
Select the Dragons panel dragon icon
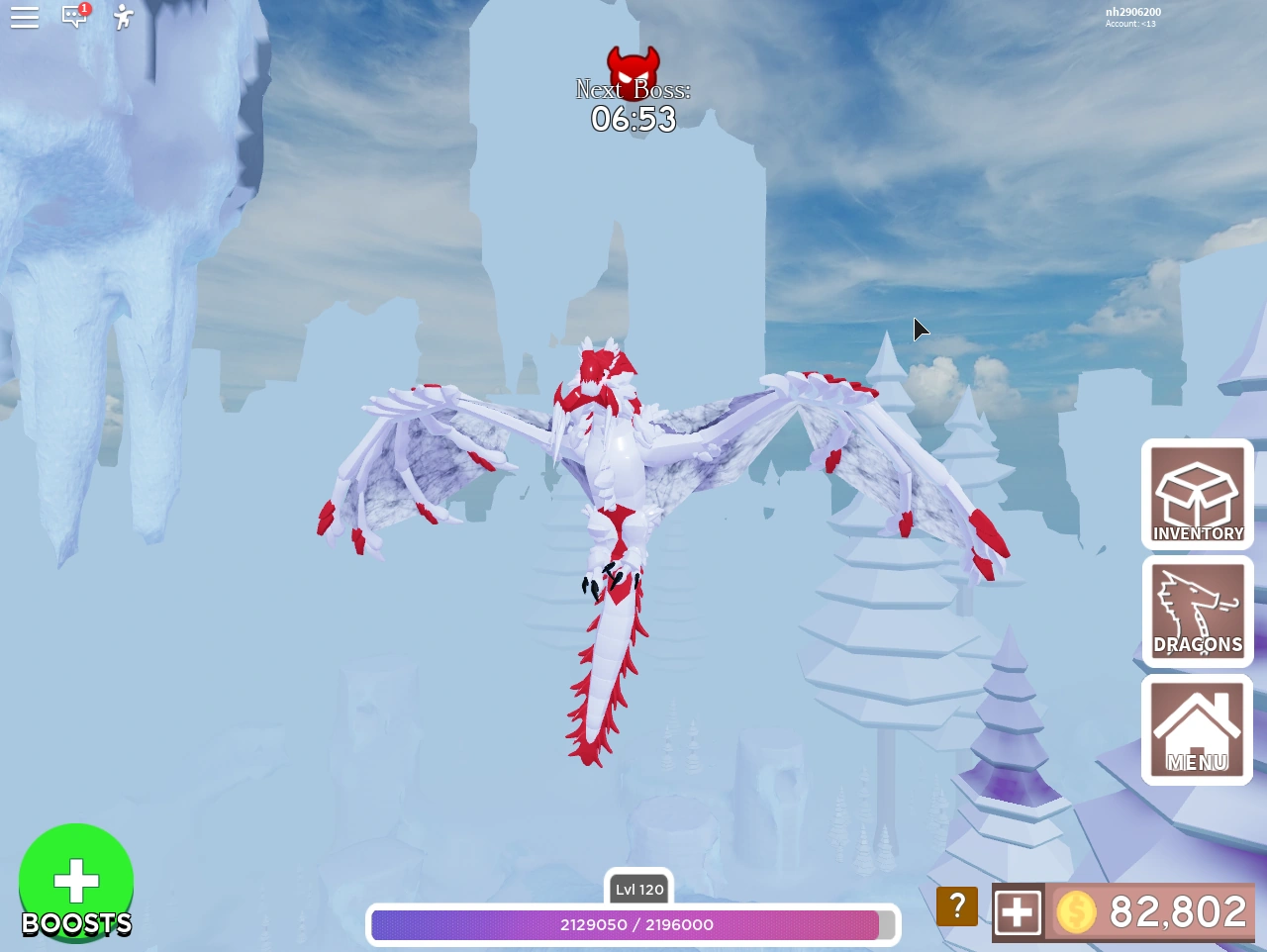(x=1197, y=604)
